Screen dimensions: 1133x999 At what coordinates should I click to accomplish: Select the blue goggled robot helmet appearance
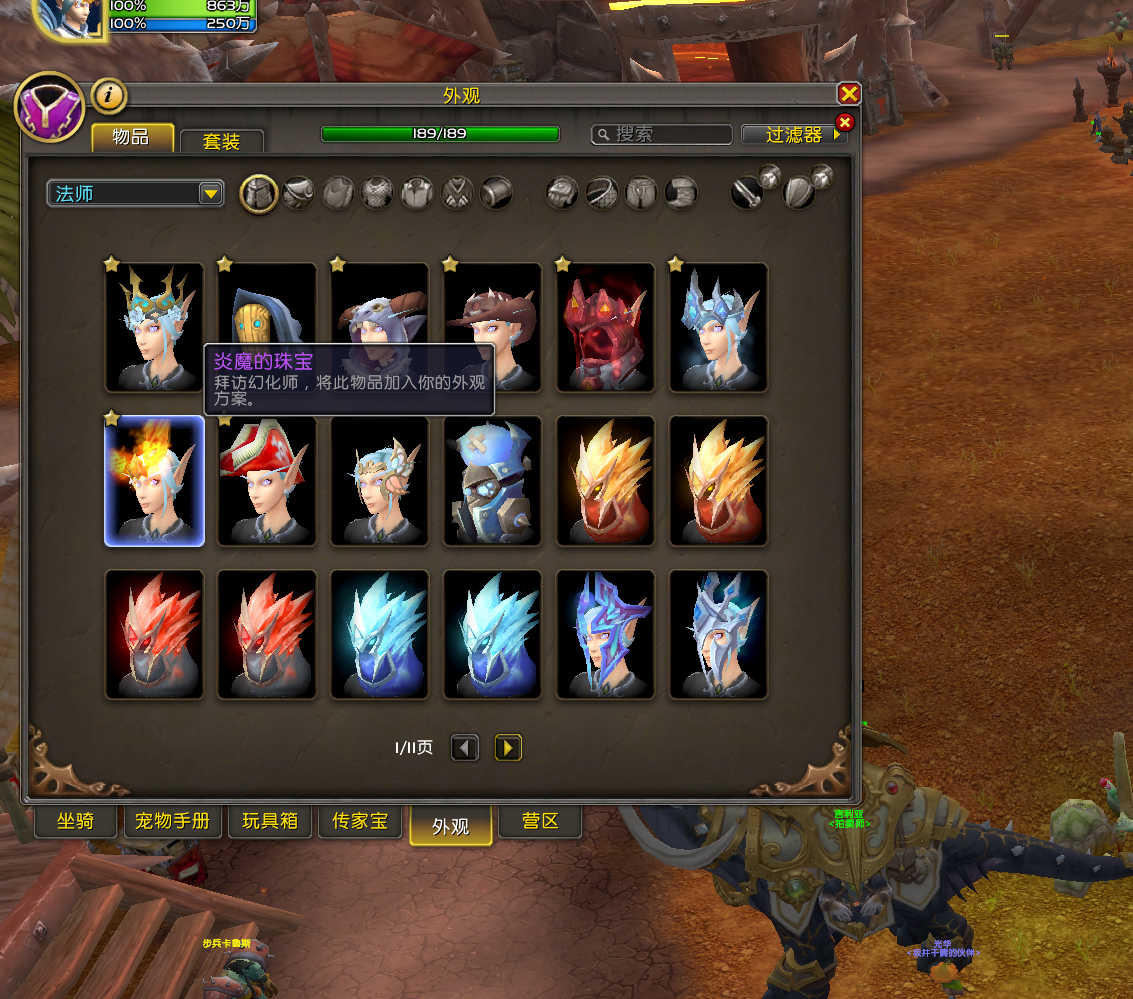coord(492,481)
